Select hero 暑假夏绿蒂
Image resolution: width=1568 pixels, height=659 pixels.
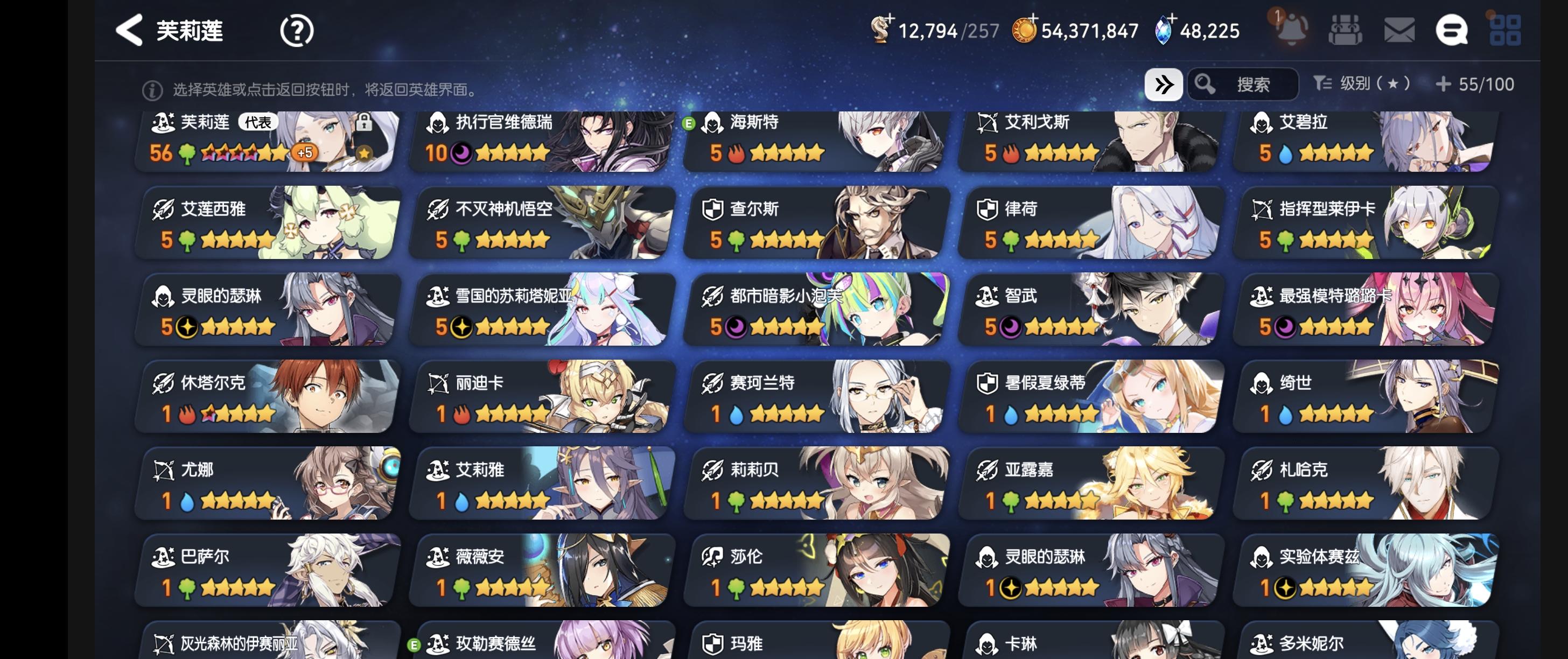(1089, 398)
